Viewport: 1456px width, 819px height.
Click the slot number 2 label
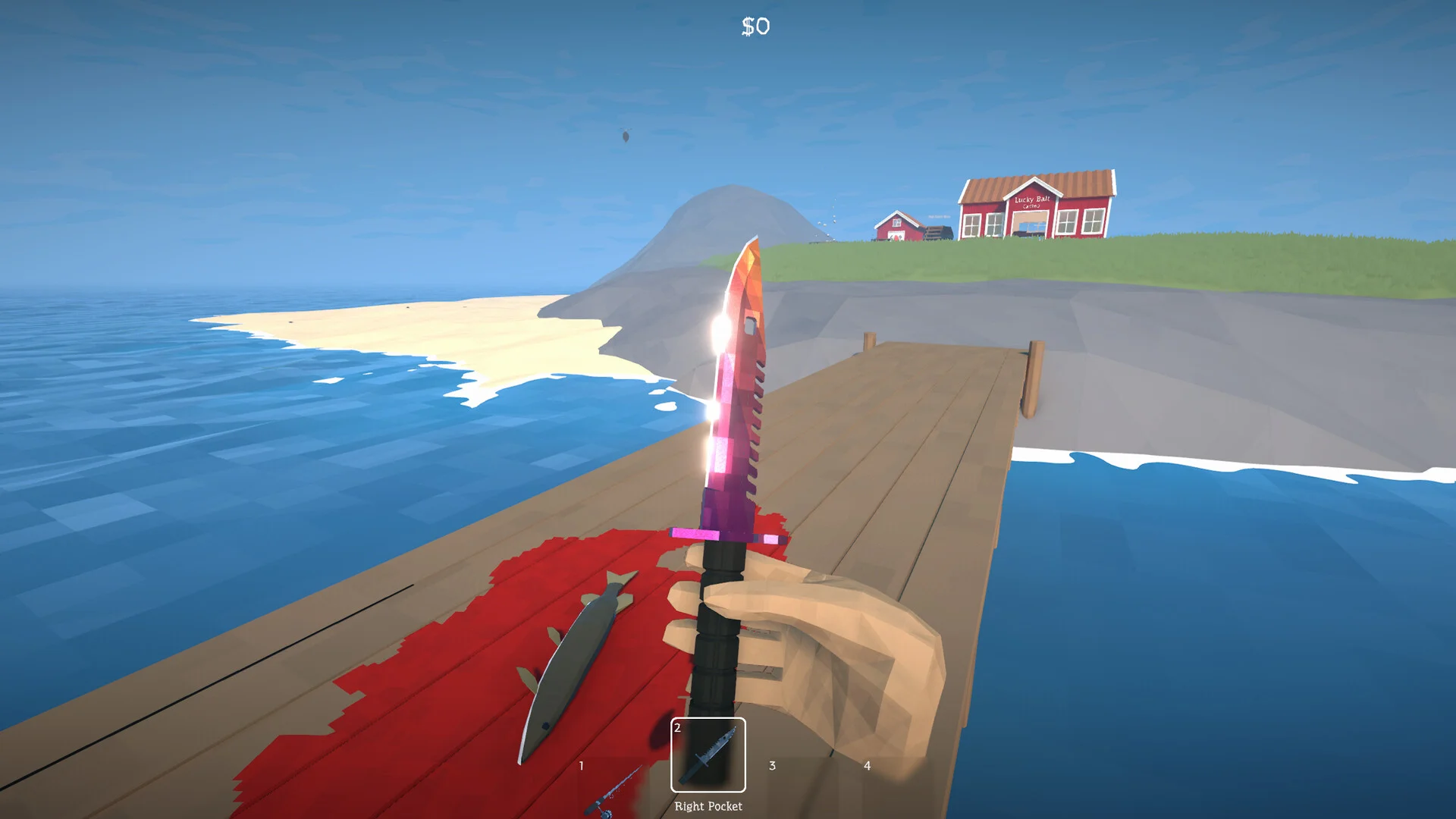677,727
